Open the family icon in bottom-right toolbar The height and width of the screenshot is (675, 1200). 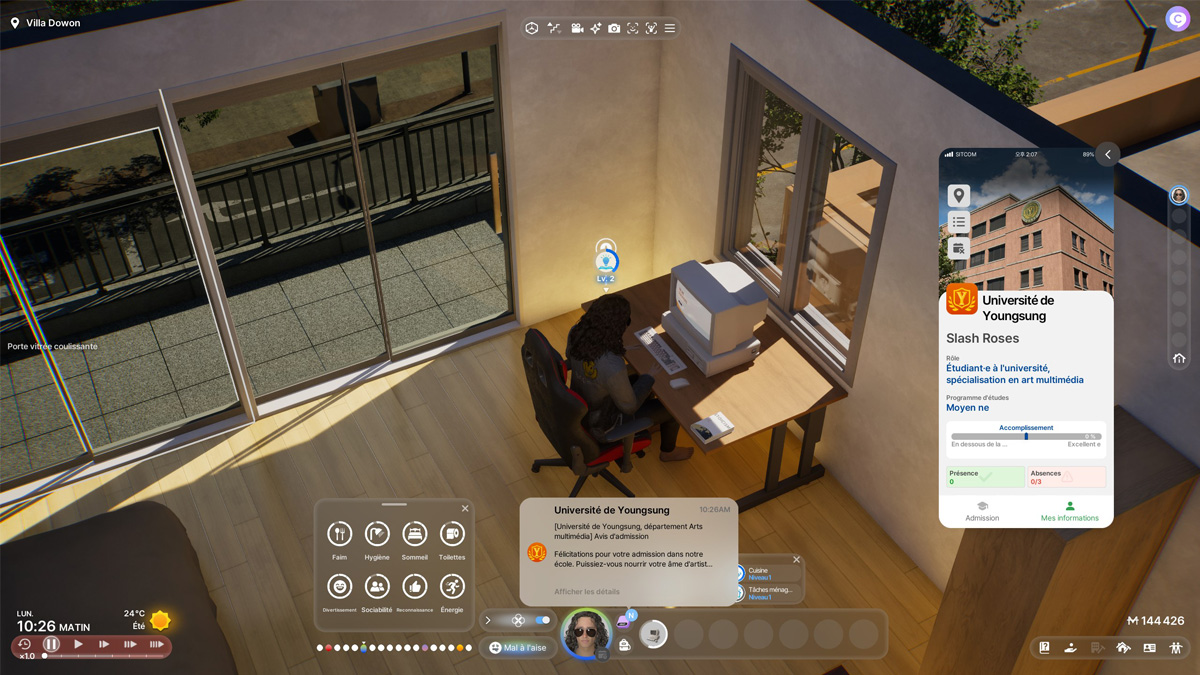(x=1175, y=648)
